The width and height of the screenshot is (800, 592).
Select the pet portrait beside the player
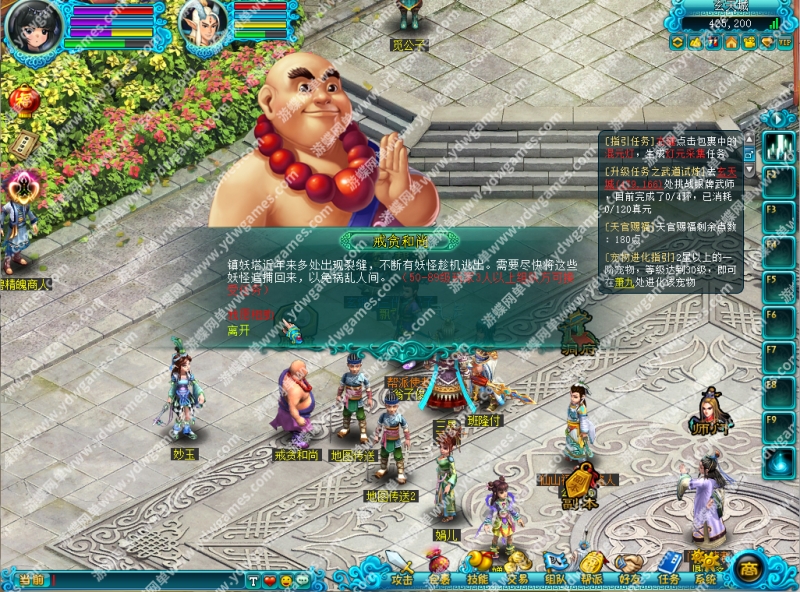203,22
